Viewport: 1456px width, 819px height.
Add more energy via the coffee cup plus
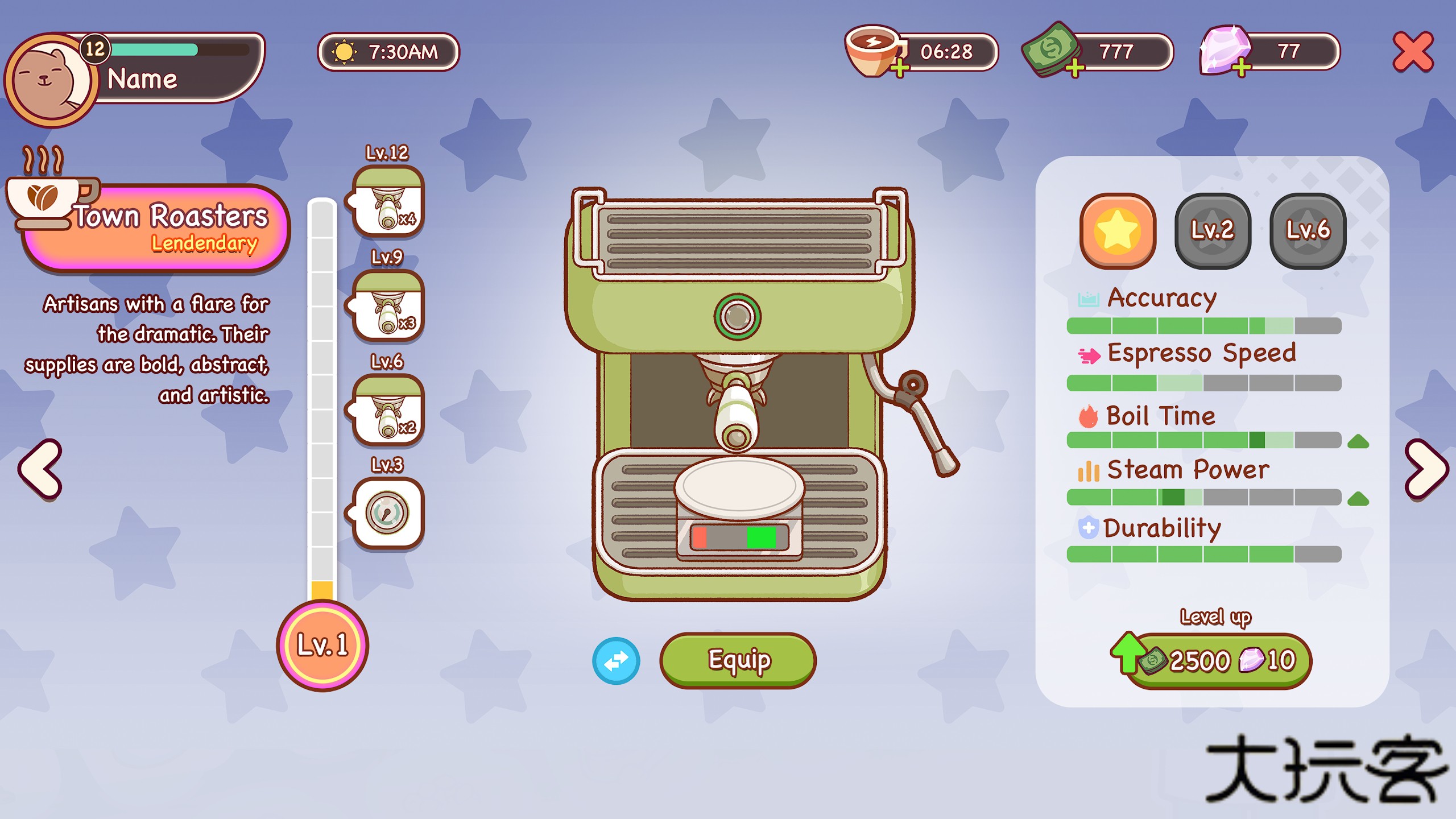click(899, 69)
